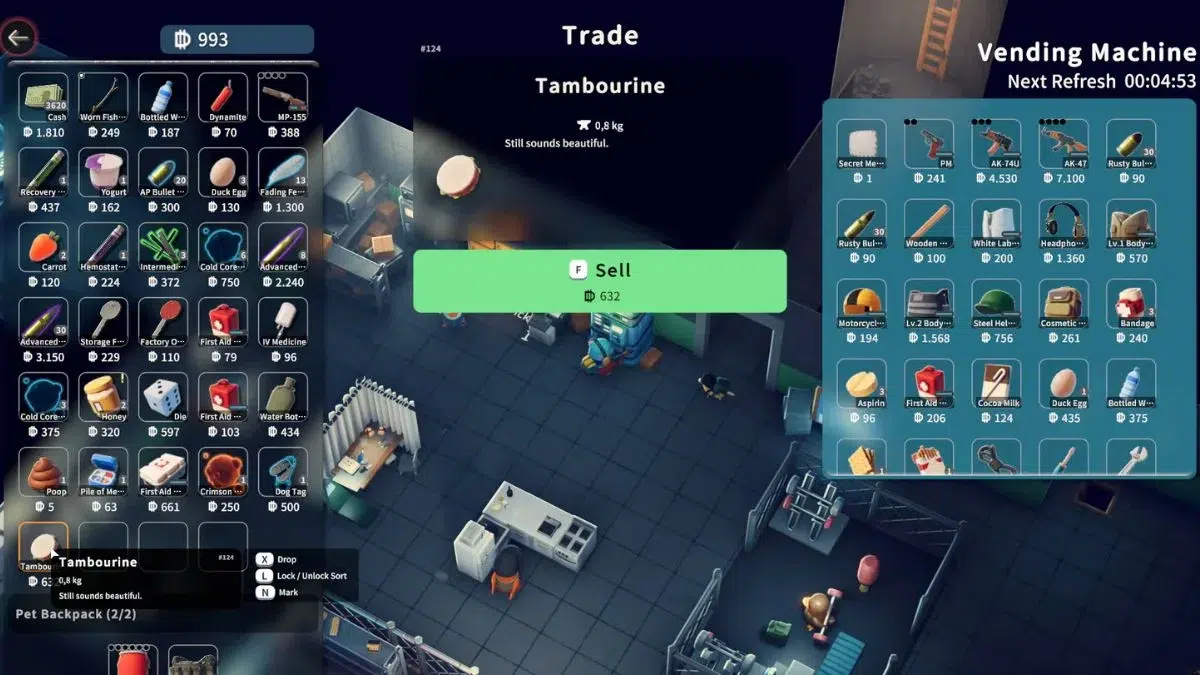Pick the Bandage vendor item
Viewport: 1200px width, 675px height.
tap(1131, 304)
